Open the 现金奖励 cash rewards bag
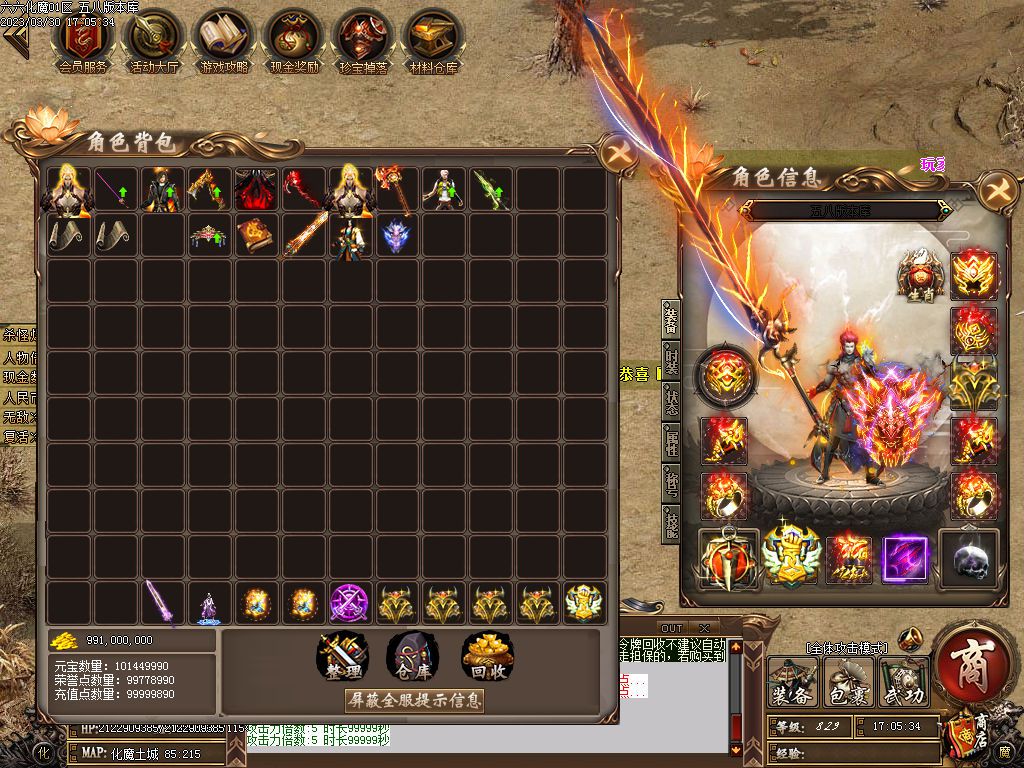The width and height of the screenshot is (1024, 768). point(294,38)
